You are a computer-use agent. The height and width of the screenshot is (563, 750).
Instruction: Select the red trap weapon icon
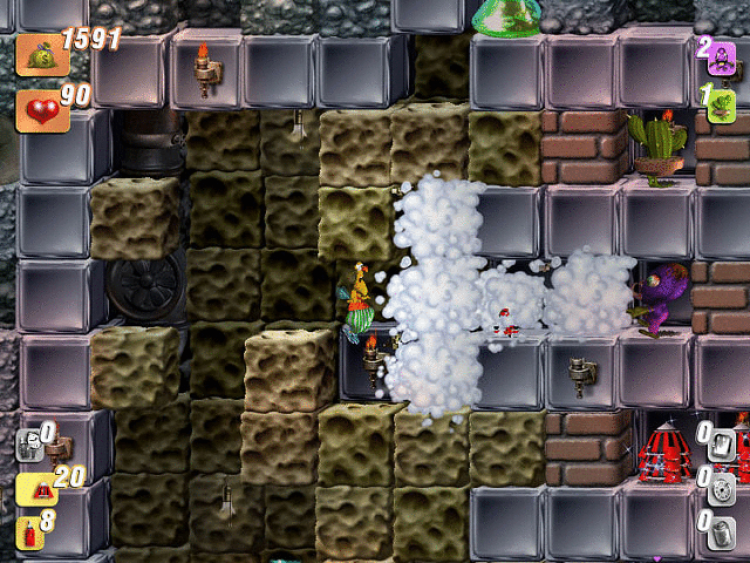click(x=35, y=488)
